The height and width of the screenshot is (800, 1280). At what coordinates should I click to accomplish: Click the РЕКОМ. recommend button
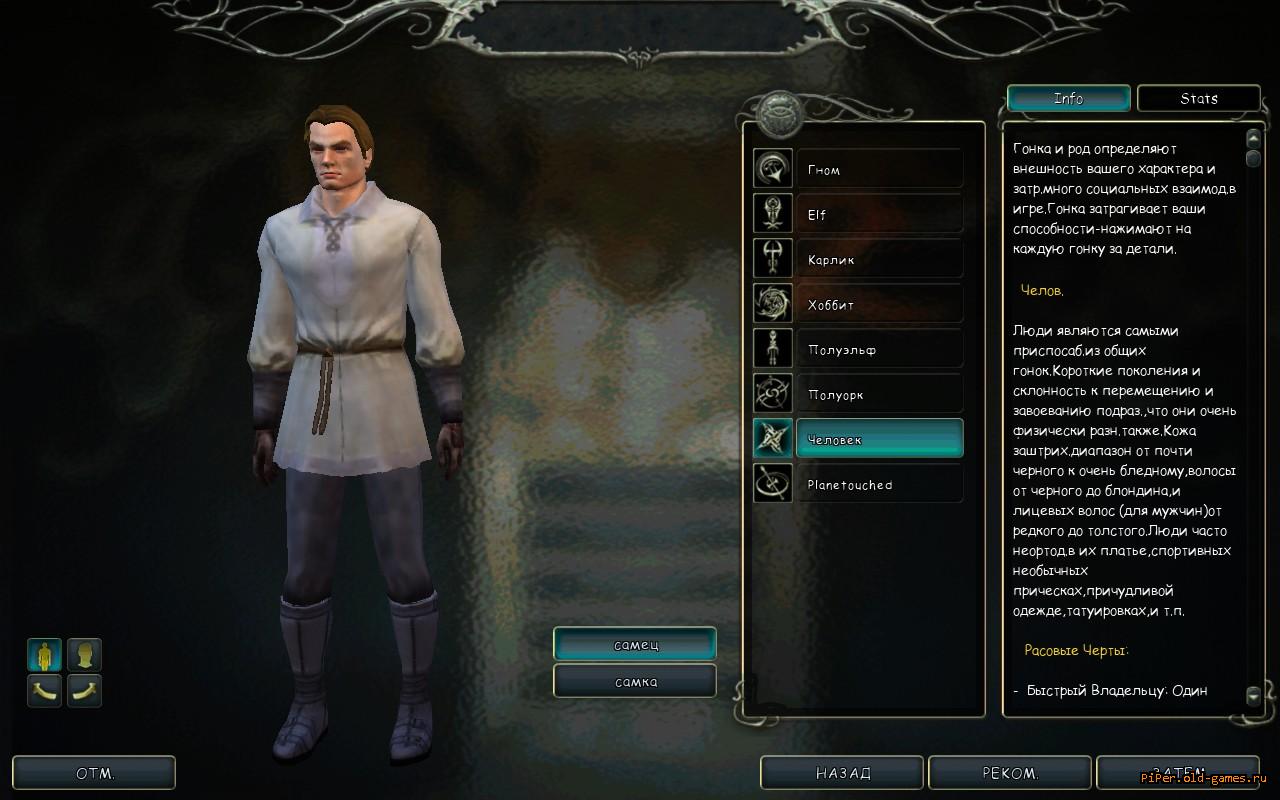pos(1010,773)
